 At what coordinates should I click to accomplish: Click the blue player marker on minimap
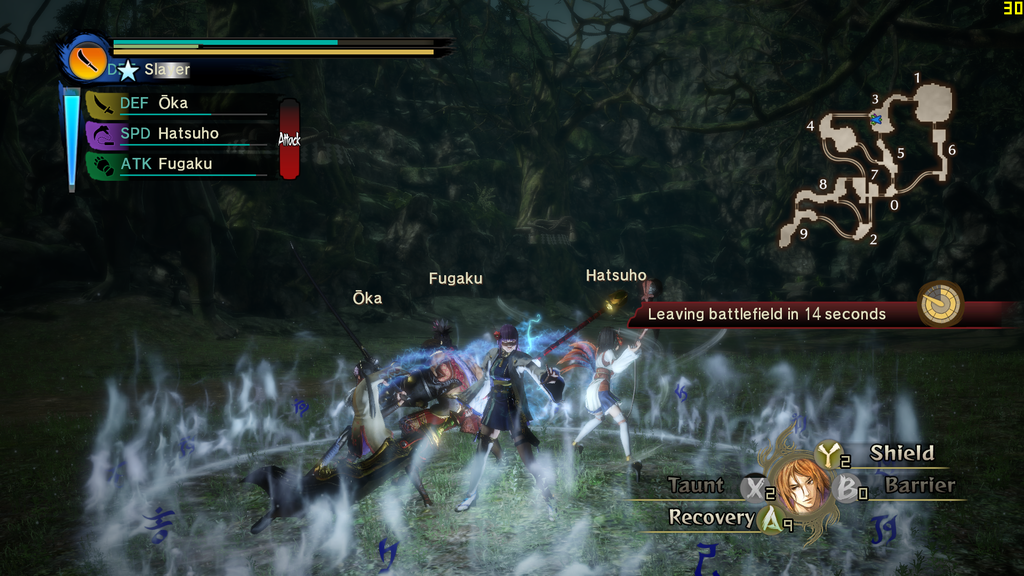point(877,119)
